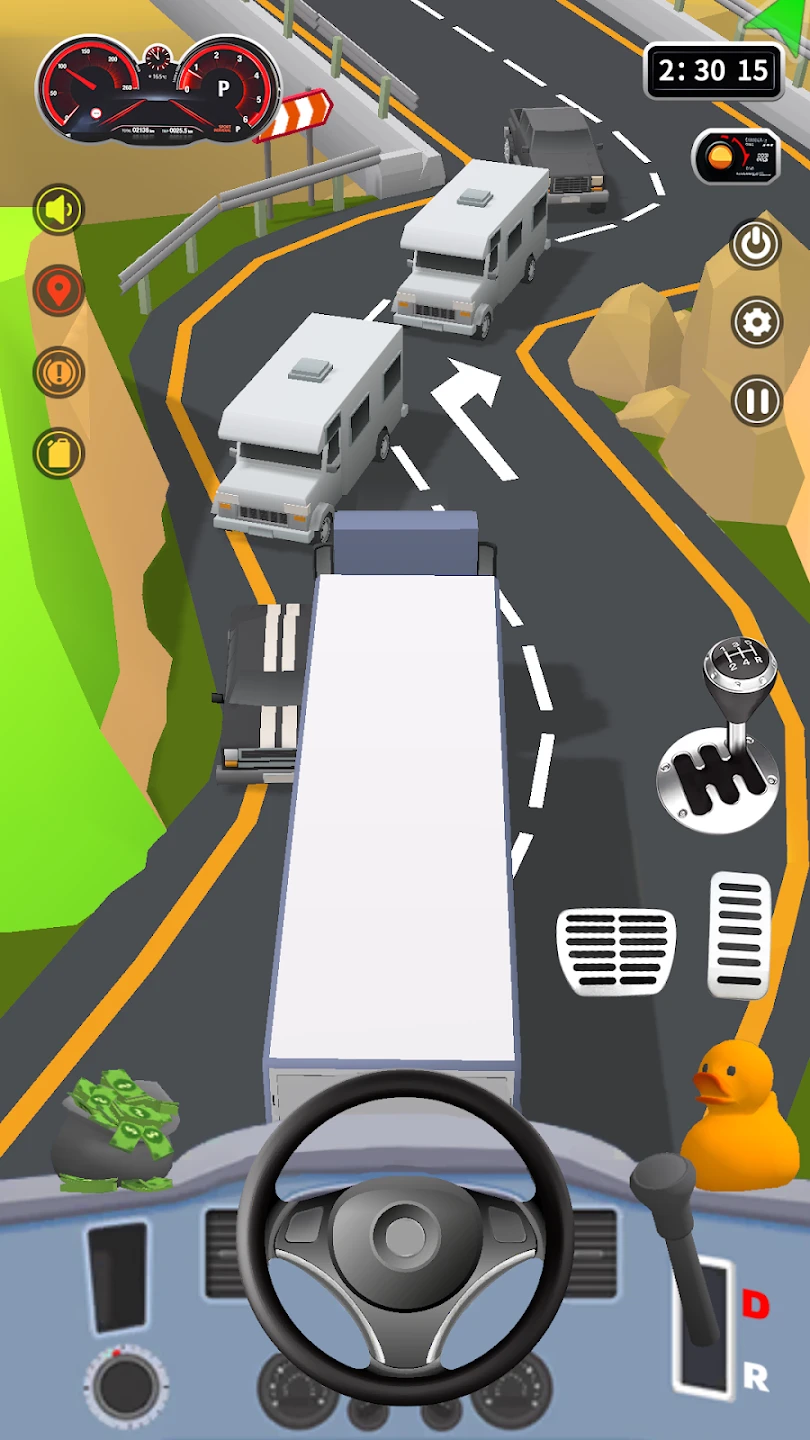This screenshot has width=810, height=1440.
Task: Click the power engine button
Action: 755,243
